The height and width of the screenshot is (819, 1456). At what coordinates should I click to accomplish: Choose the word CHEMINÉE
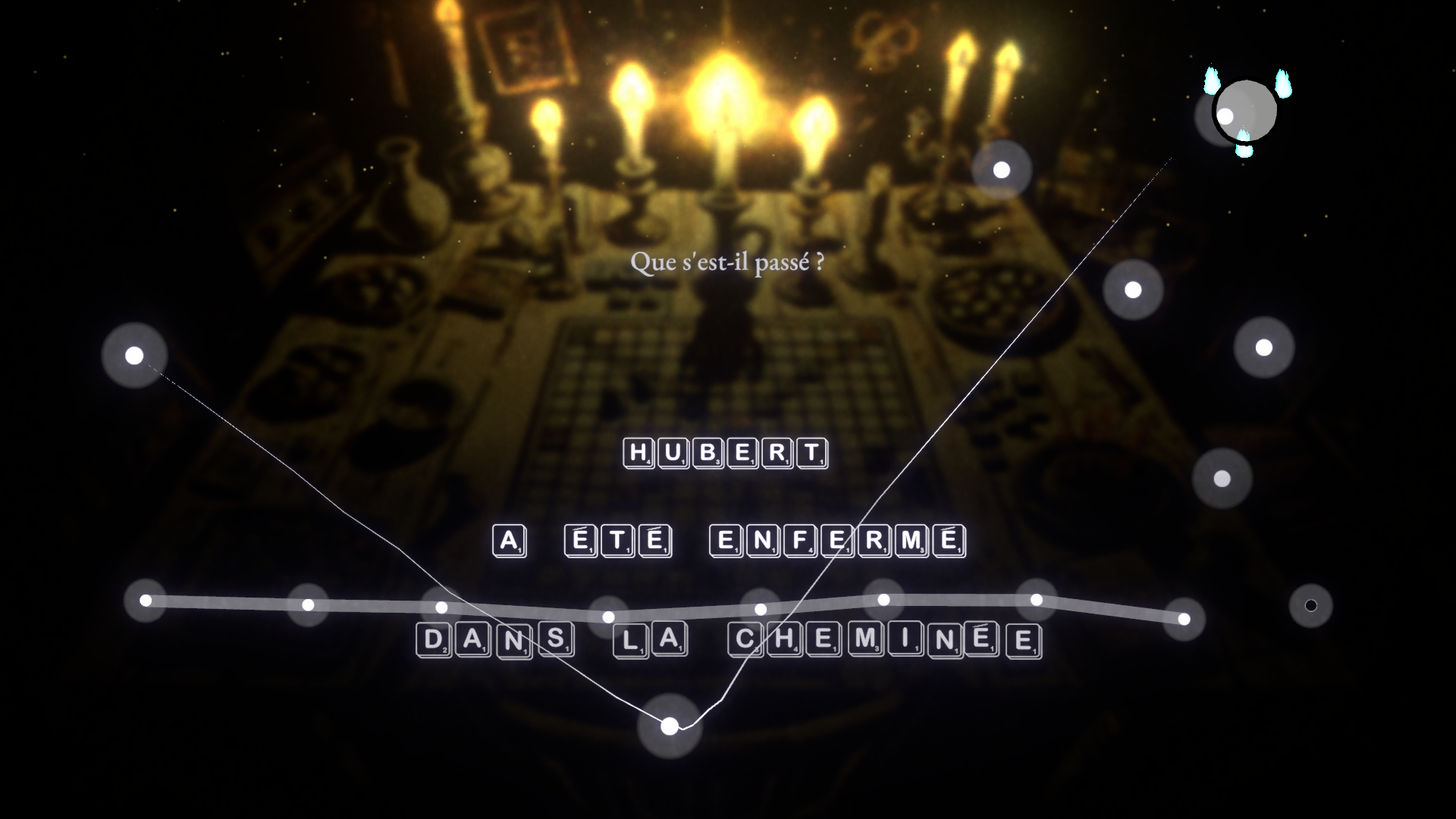coord(884,642)
